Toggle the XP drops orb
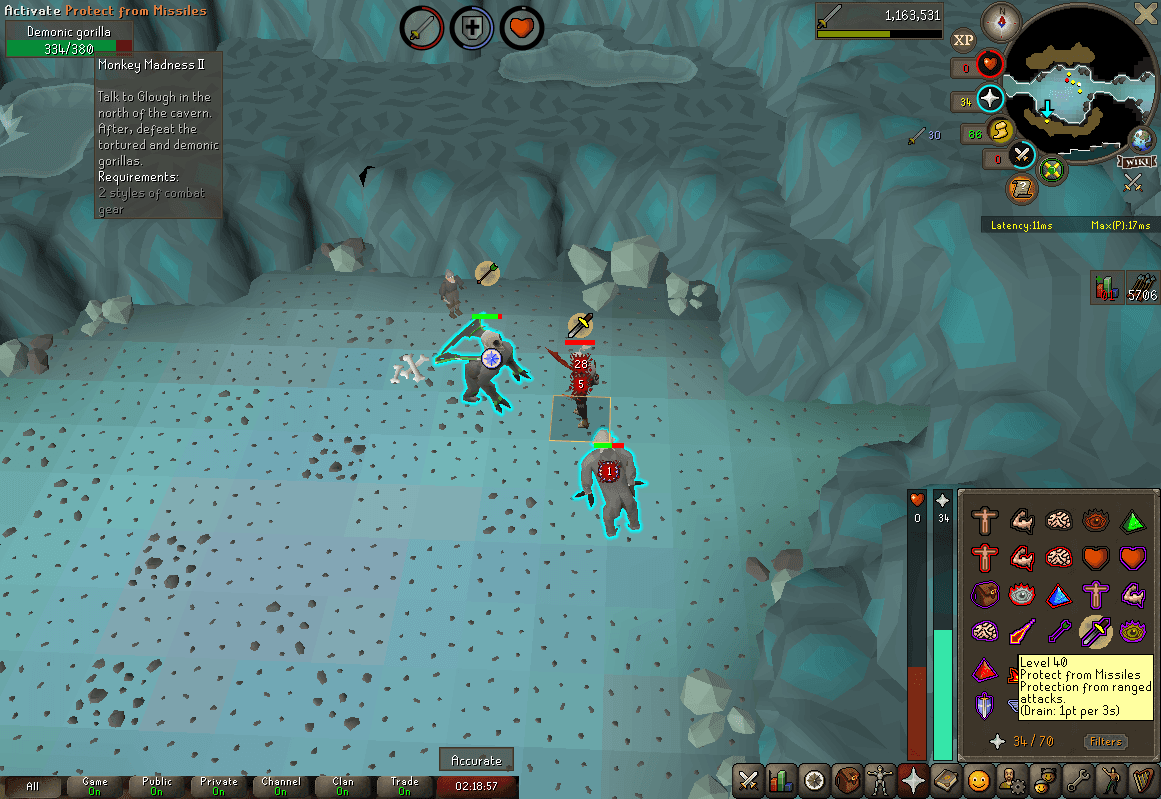 [963, 40]
